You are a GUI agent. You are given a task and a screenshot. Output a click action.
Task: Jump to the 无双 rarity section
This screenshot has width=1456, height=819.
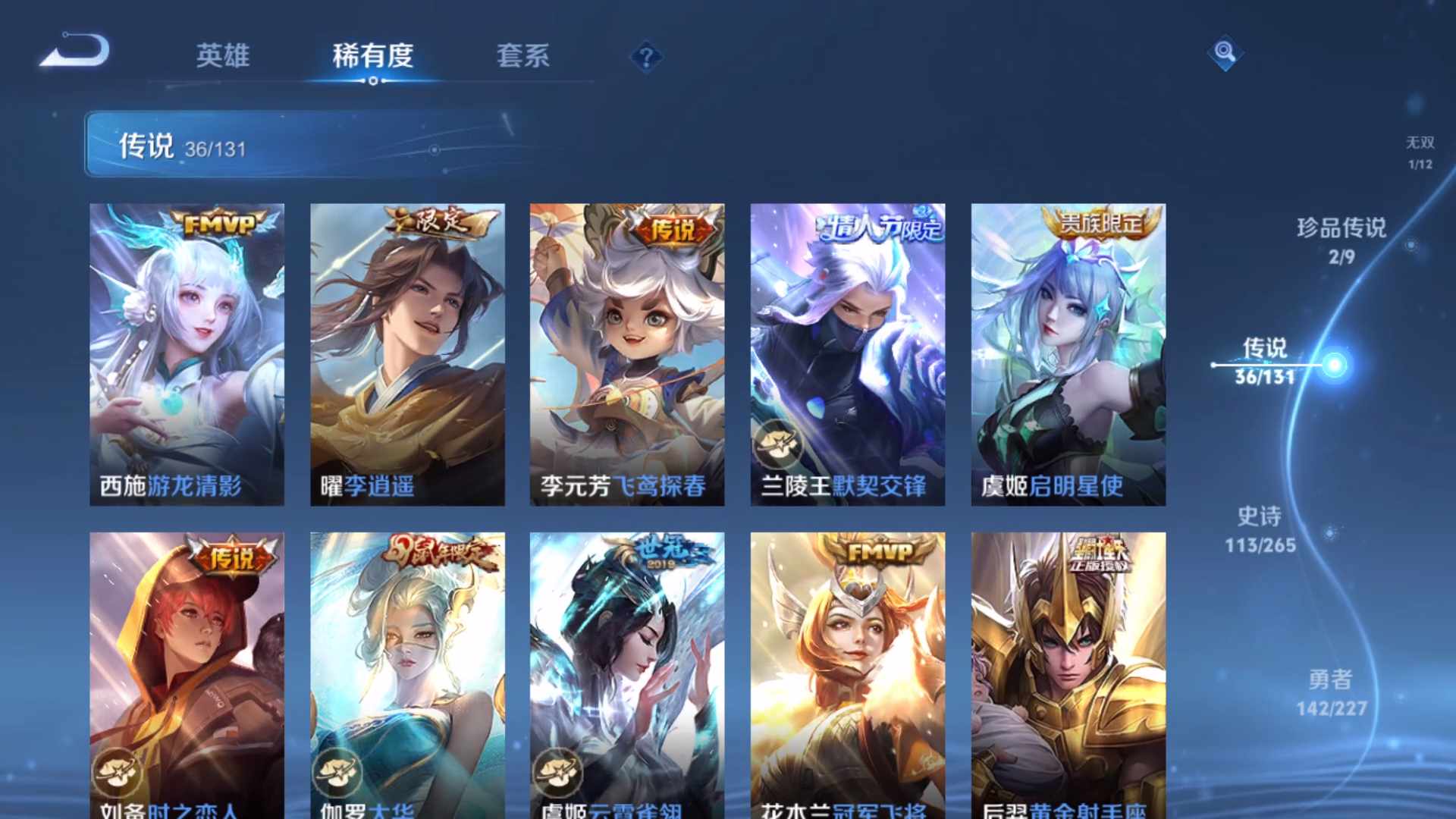tap(1420, 152)
